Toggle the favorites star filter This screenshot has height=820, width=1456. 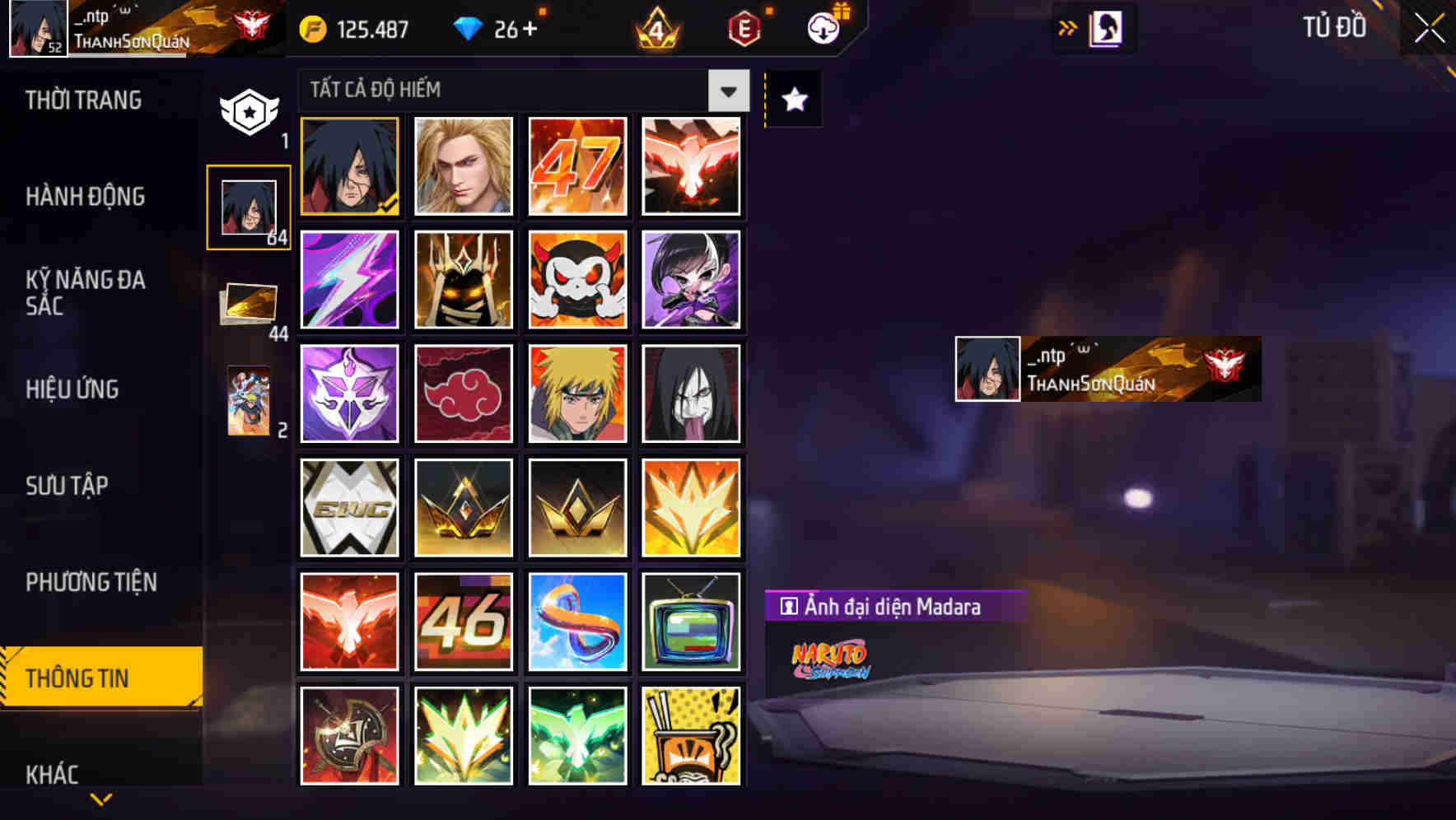pyautogui.click(x=793, y=99)
